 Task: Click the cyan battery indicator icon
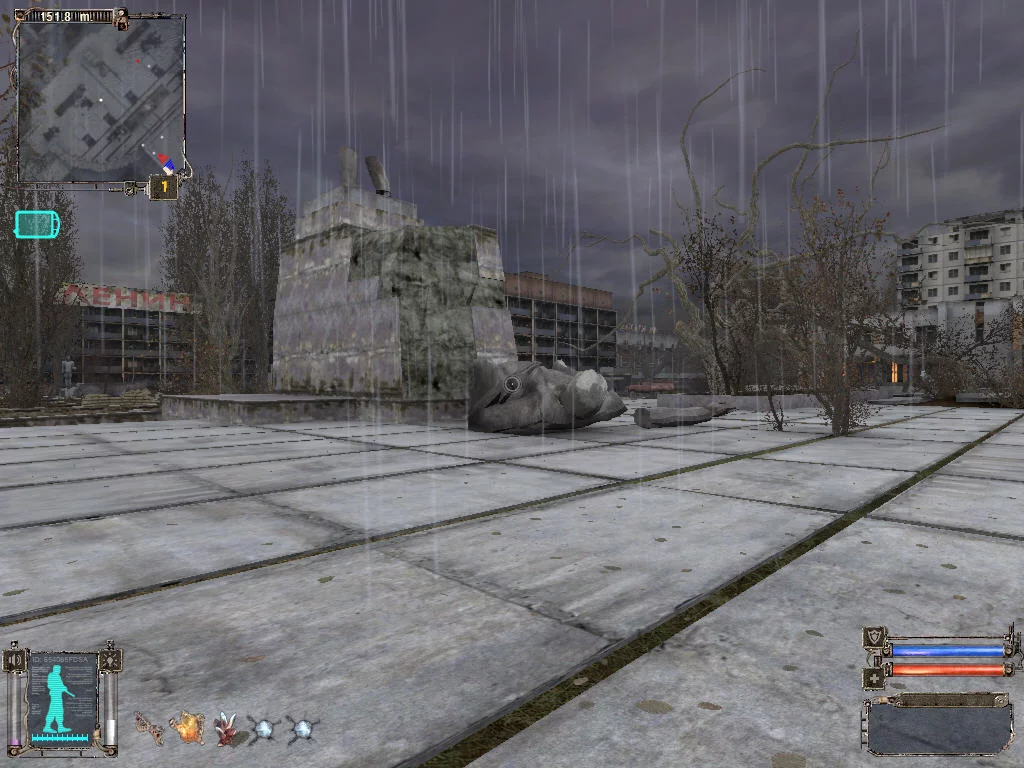pyautogui.click(x=37, y=224)
